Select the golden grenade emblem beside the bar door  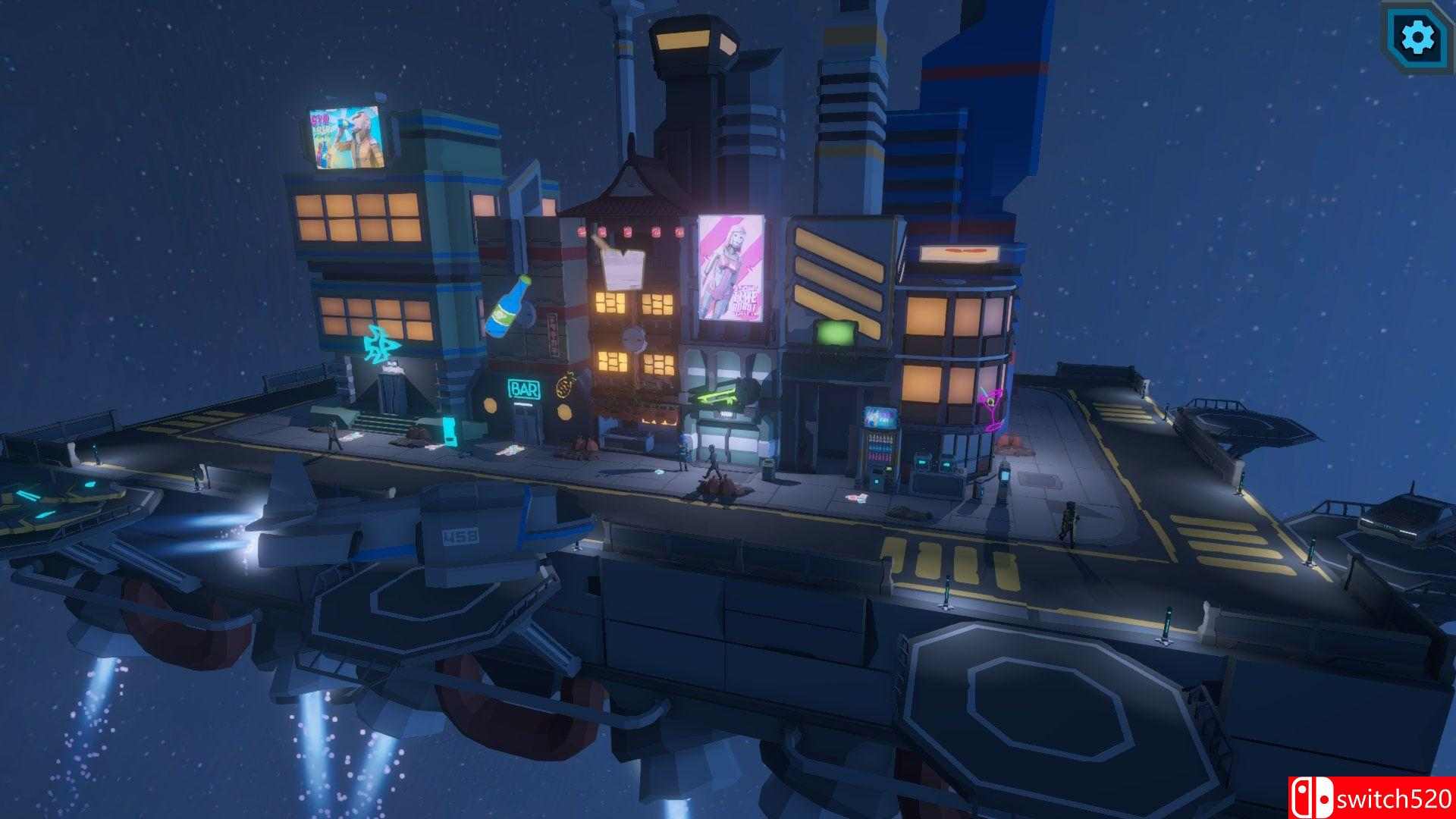[564, 387]
